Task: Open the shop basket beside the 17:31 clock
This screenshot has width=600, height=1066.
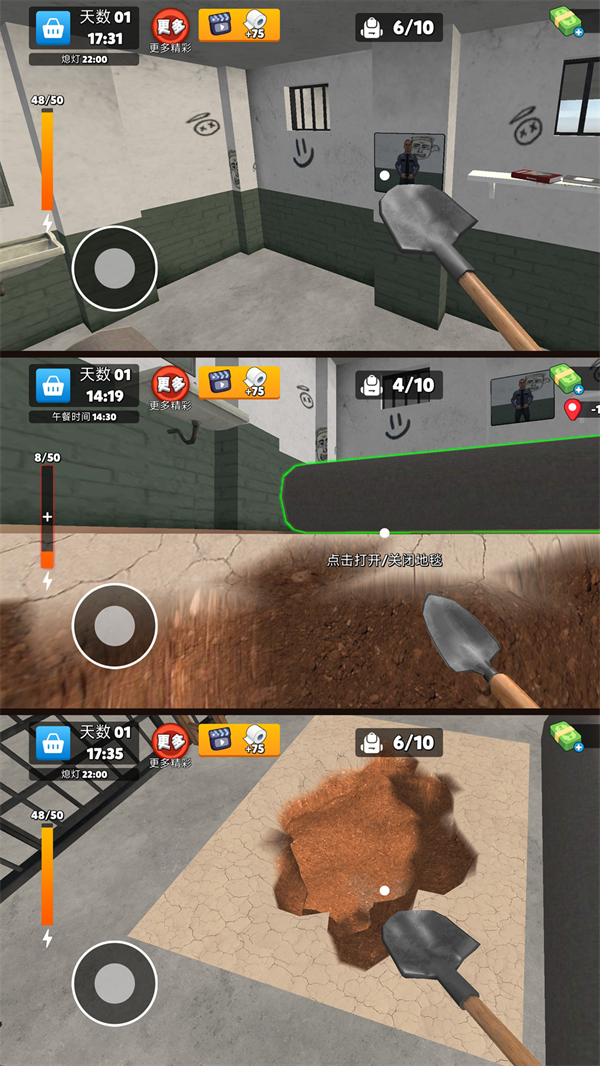Action: 53,29
